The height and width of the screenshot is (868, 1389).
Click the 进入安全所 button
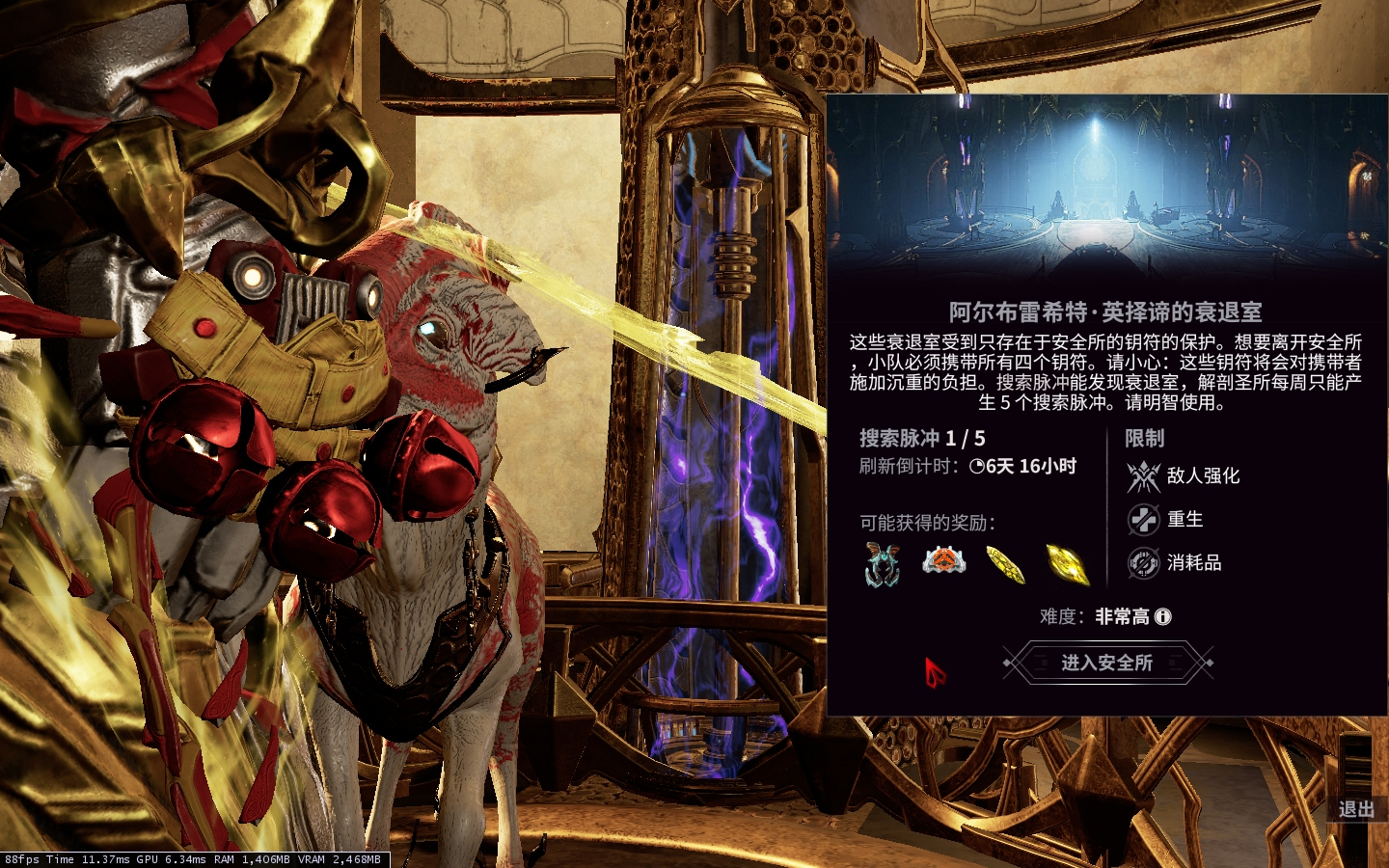(1106, 663)
